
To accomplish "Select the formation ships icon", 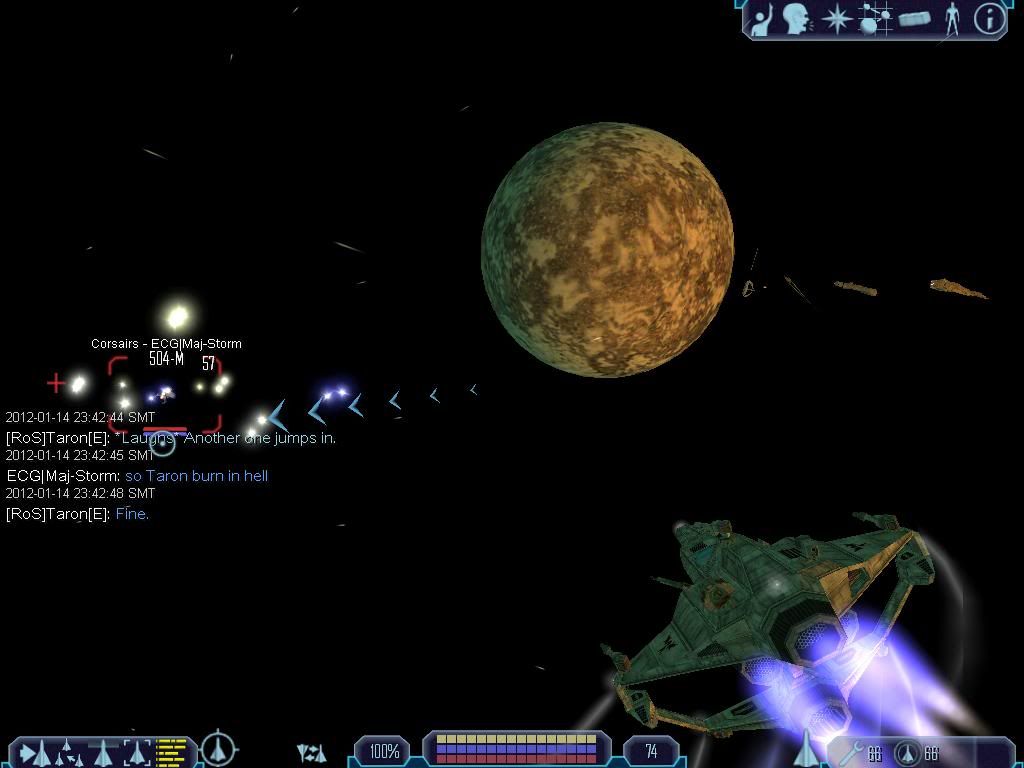I will (66, 751).
